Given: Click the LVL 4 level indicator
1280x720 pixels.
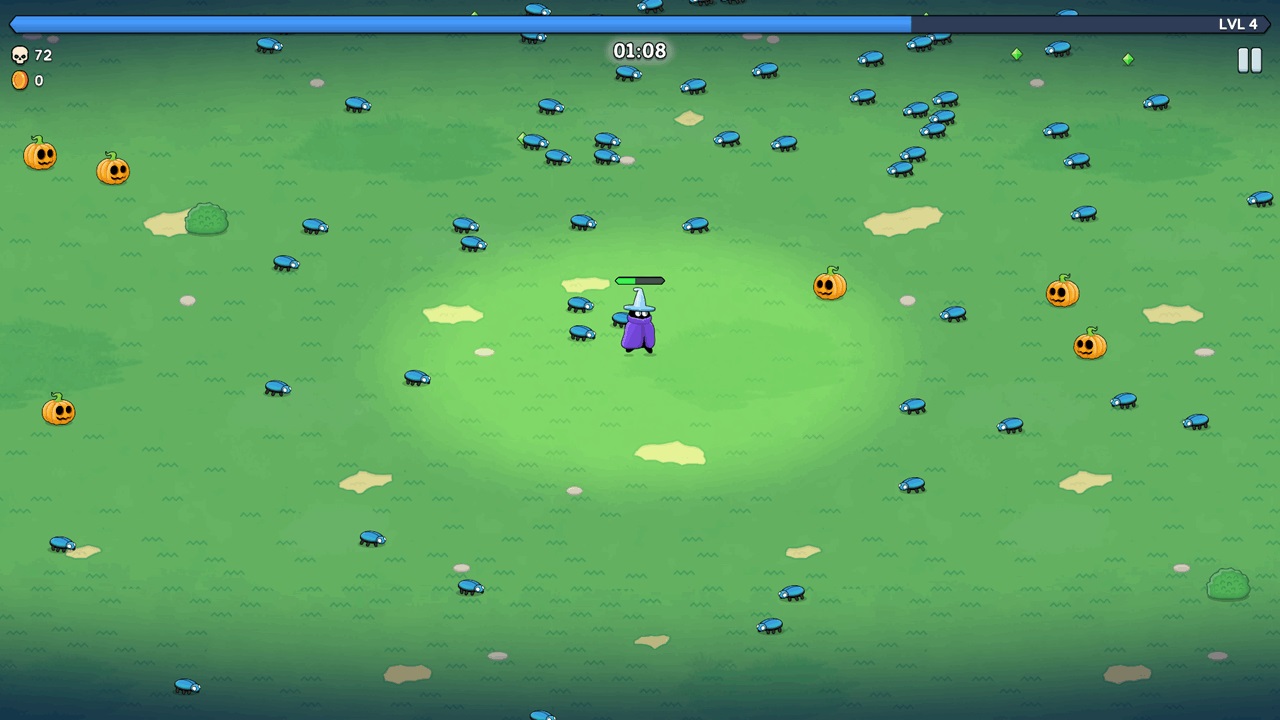Looking at the screenshot, I should point(1238,23).
